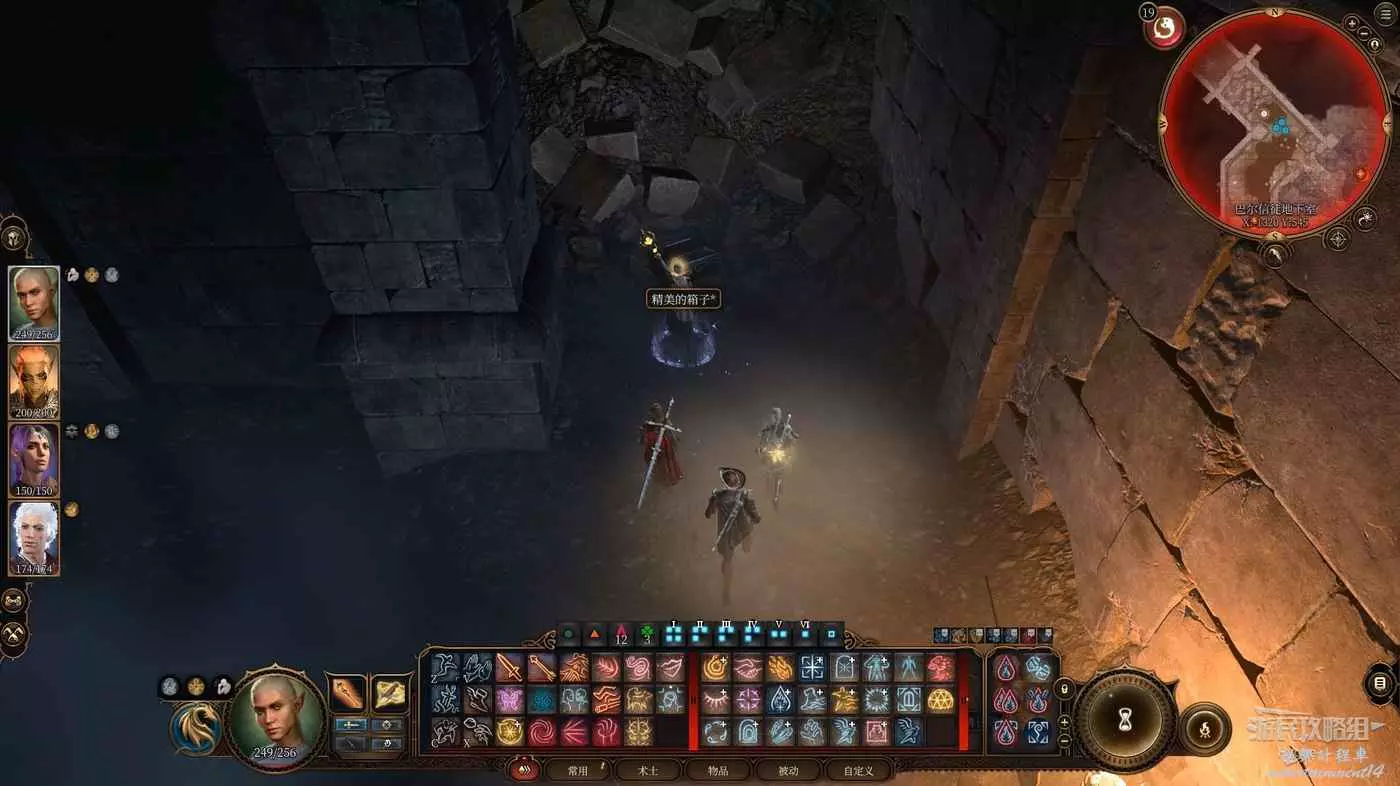
Task: Select the purple butterfly spell icon
Action: pos(509,699)
